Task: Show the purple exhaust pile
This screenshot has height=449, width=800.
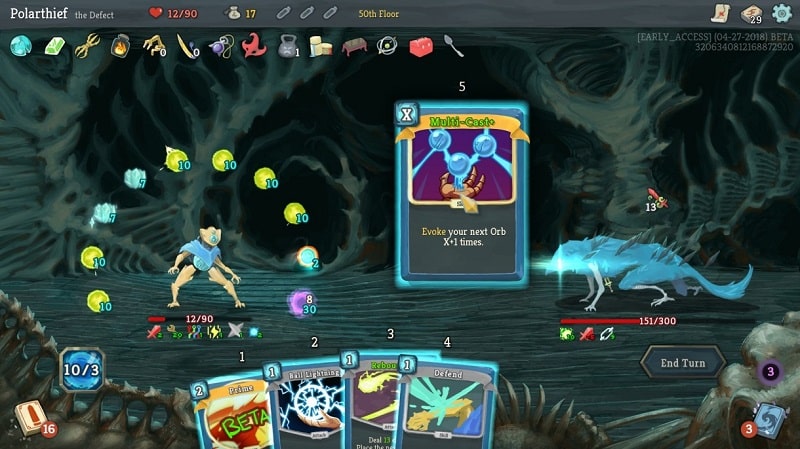Action: [769, 373]
